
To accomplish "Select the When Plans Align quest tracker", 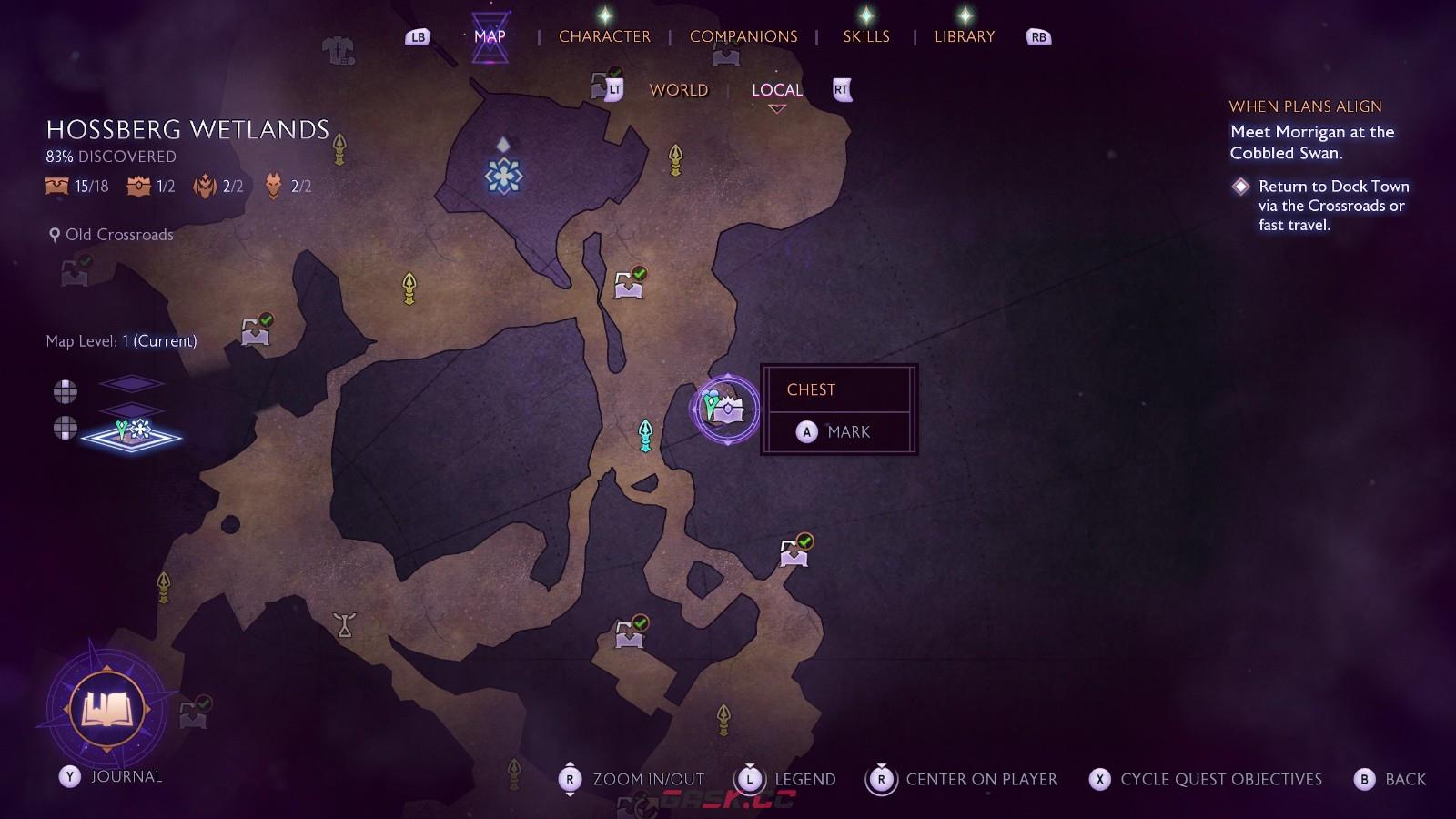I will 1305,106.
